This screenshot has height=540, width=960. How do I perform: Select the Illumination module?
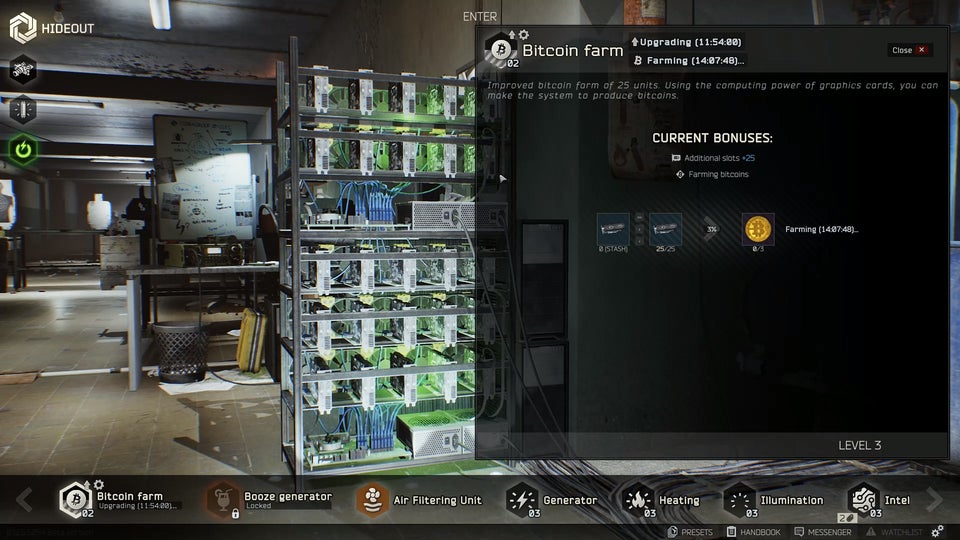774,499
